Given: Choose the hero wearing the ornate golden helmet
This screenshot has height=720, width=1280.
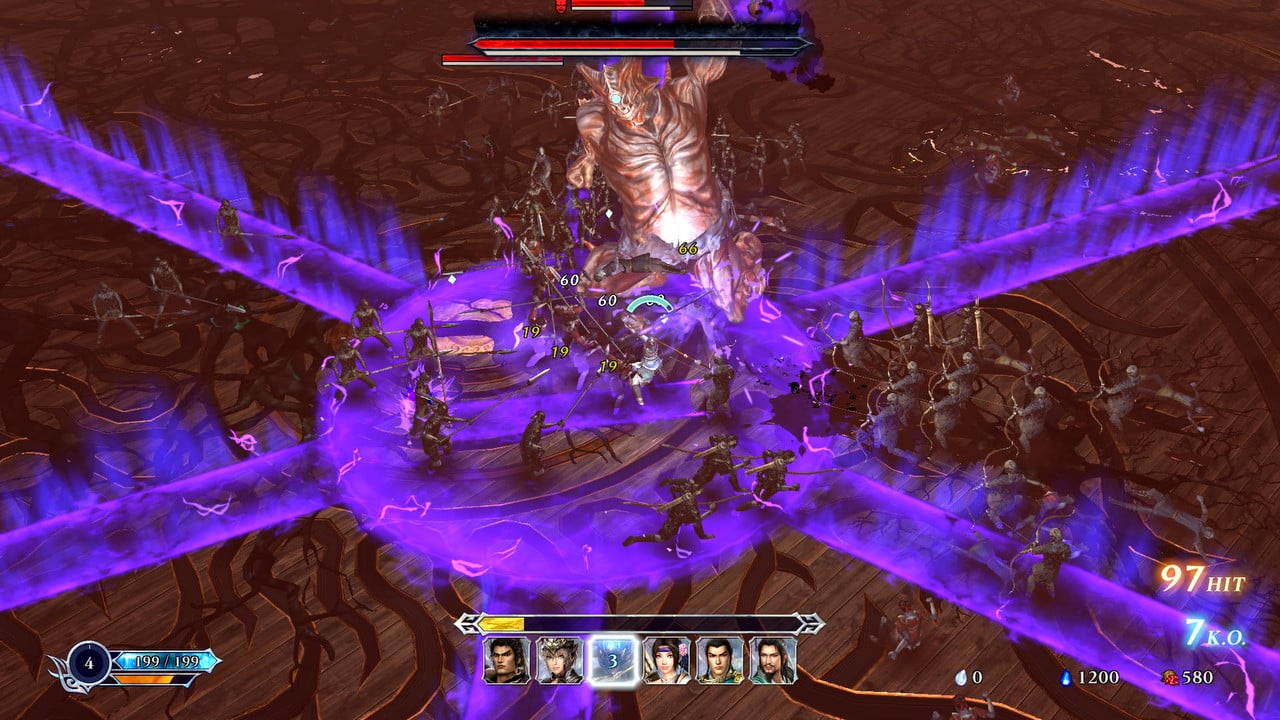Looking at the screenshot, I should click(x=558, y=660).
